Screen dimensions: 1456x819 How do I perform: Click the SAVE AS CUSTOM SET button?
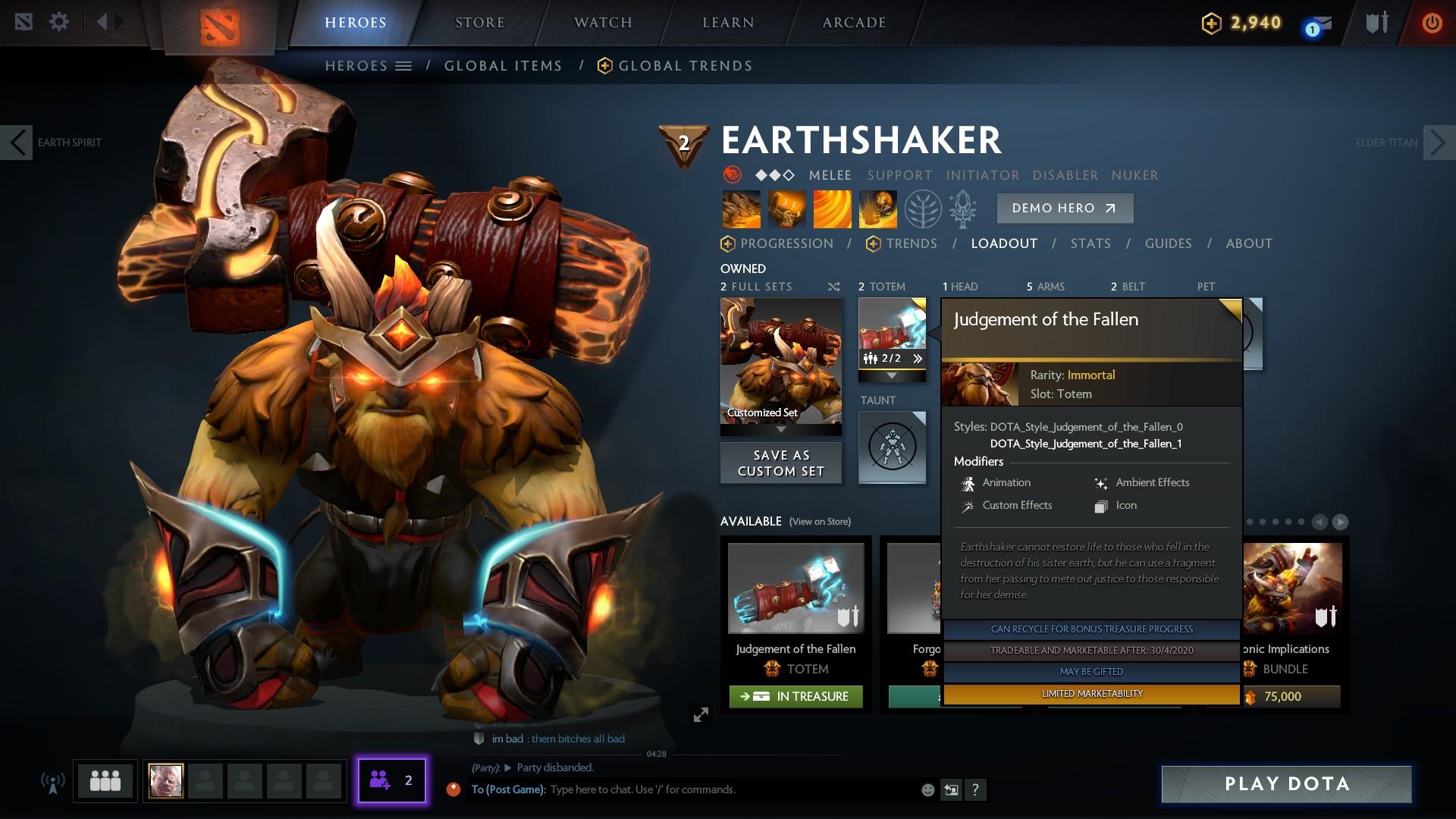[x=780, y=462]
